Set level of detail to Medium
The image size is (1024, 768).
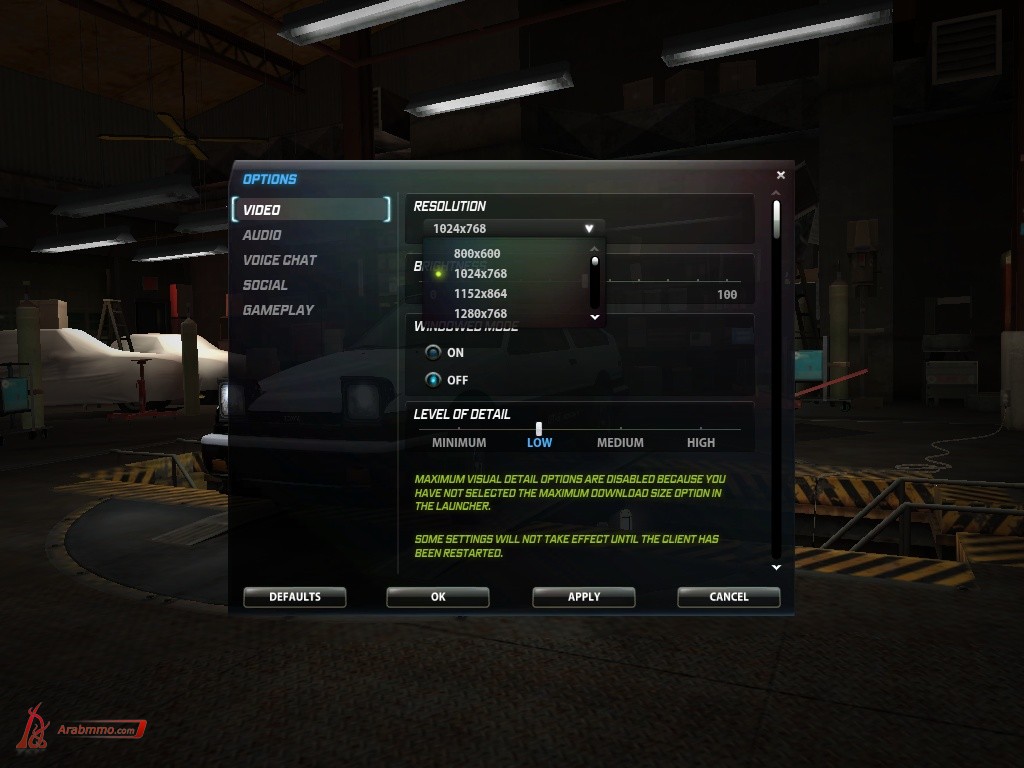[620, 442]
